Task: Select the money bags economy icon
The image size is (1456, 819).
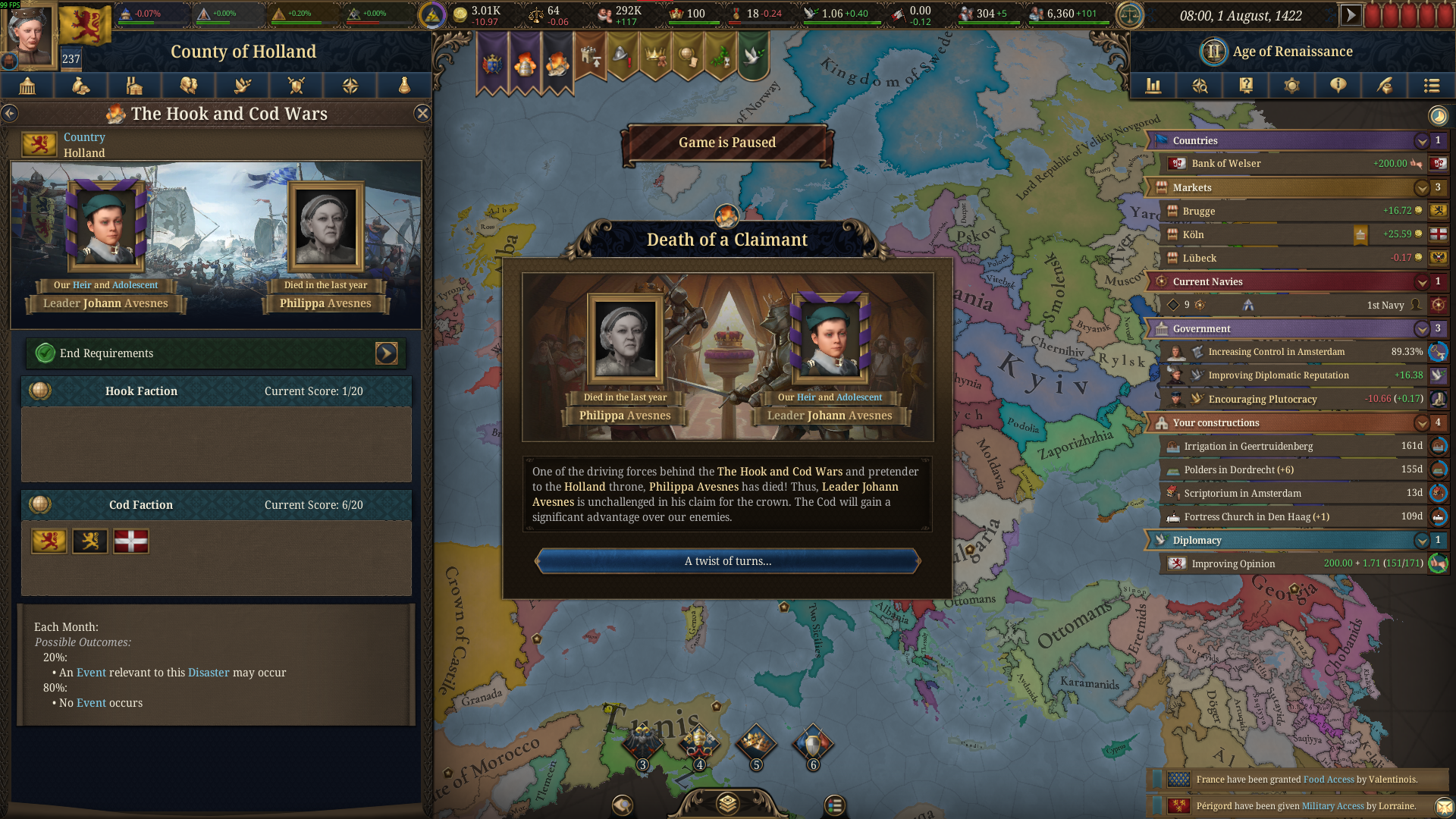Action: (80, 86)
